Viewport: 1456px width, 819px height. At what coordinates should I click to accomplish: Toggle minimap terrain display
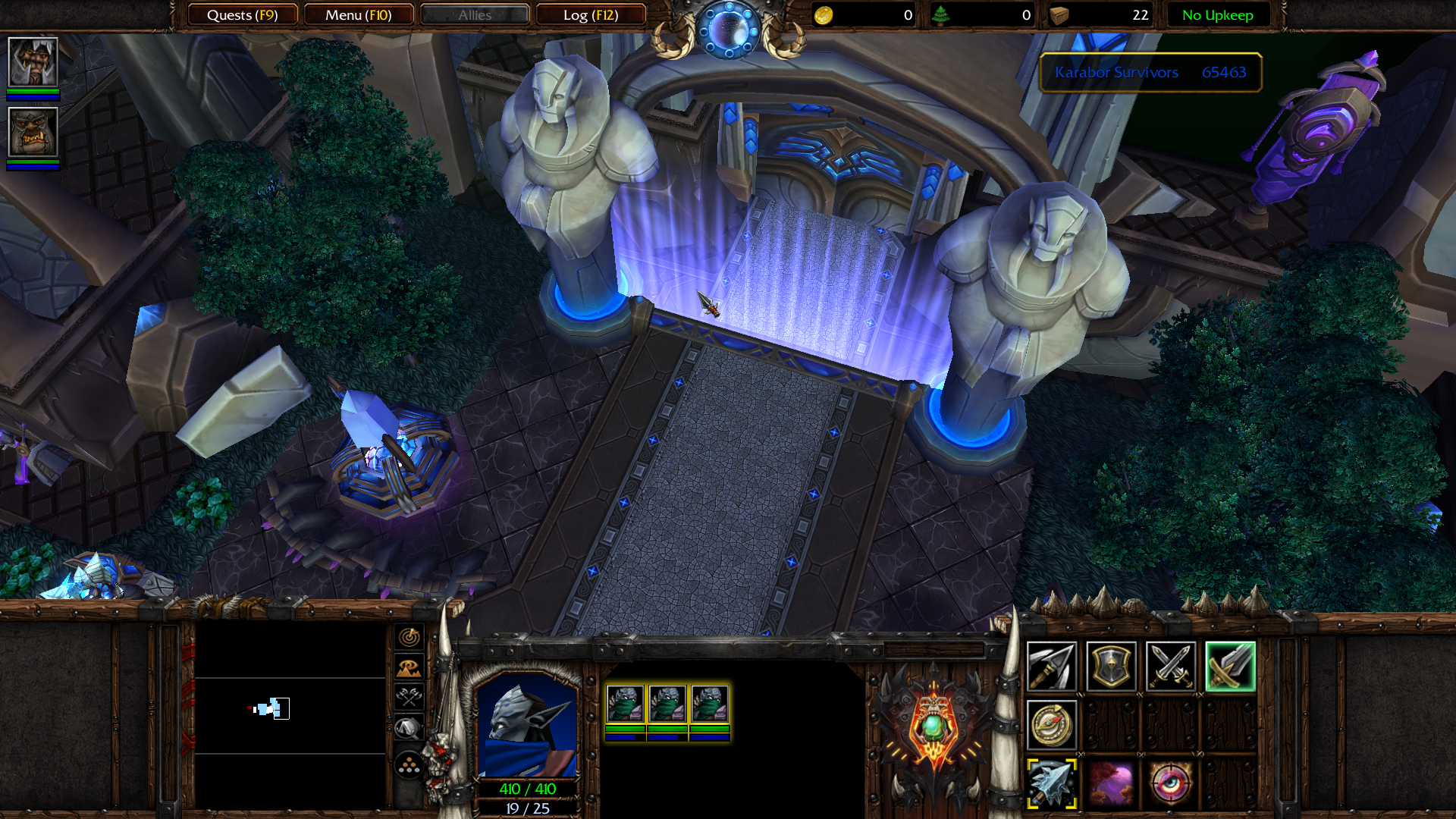click(x=409, y=667)
